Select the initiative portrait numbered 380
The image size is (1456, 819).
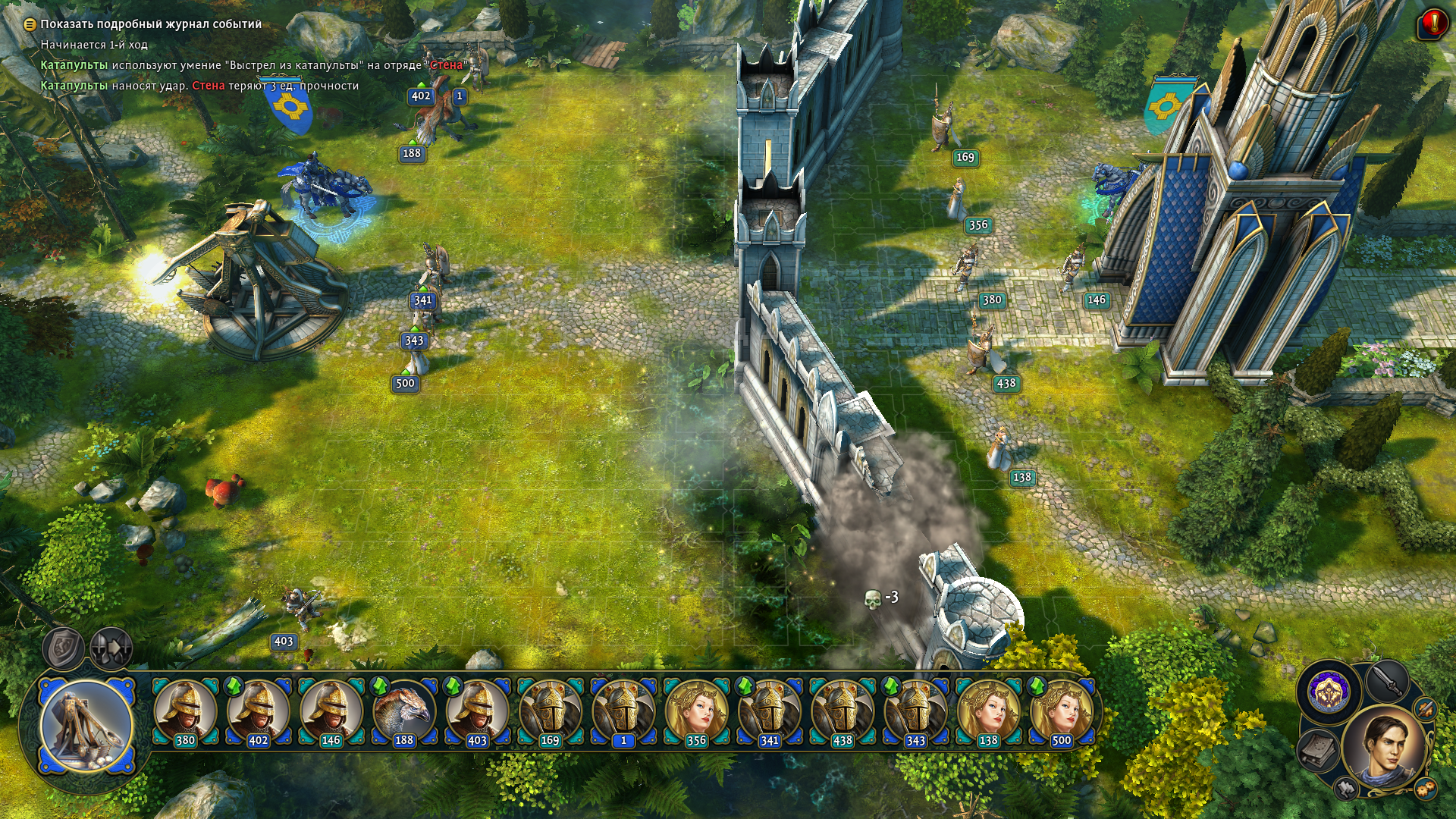click(185, 712)
